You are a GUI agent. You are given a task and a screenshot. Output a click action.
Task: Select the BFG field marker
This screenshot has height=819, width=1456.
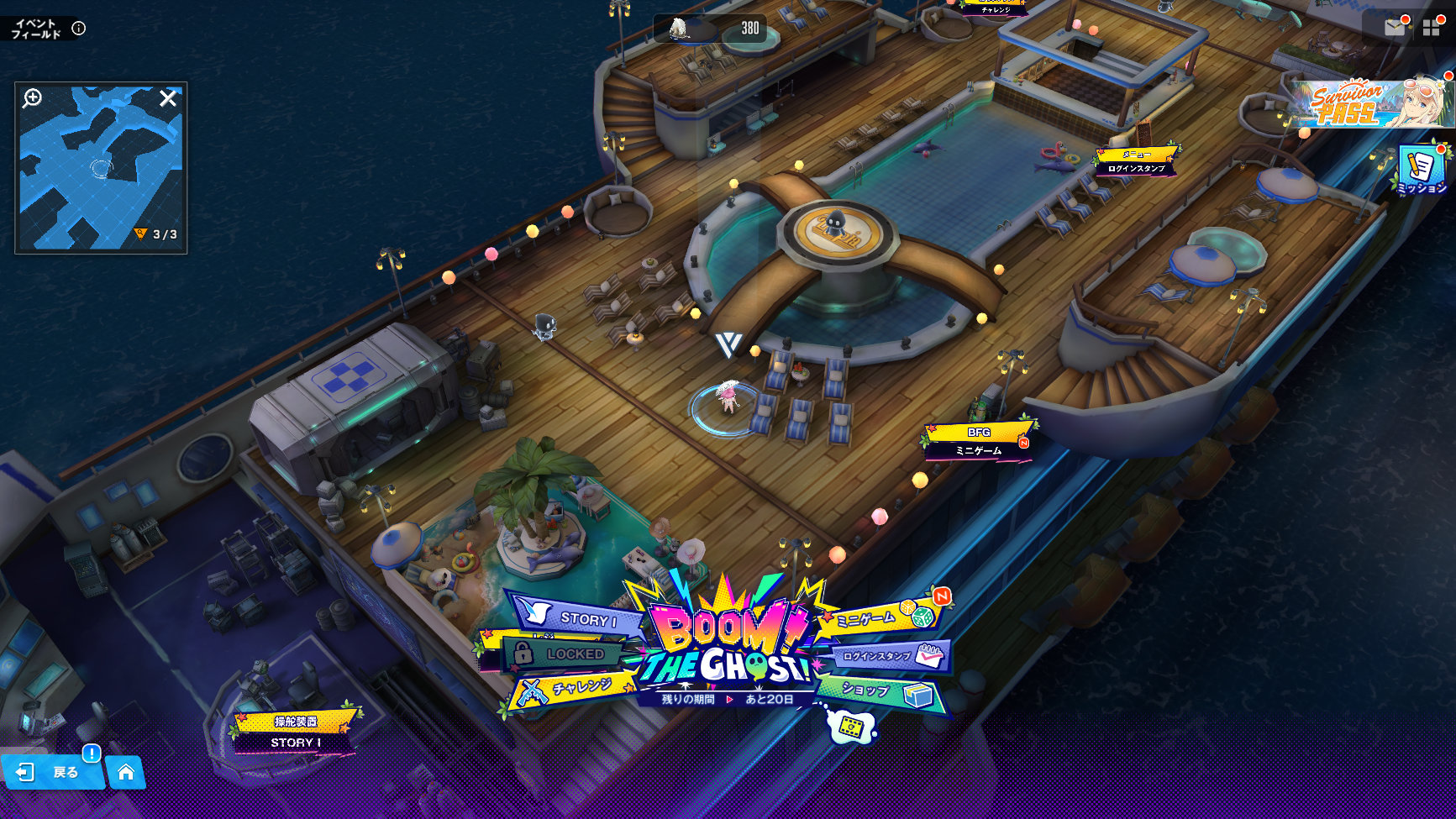pos(979,440)
